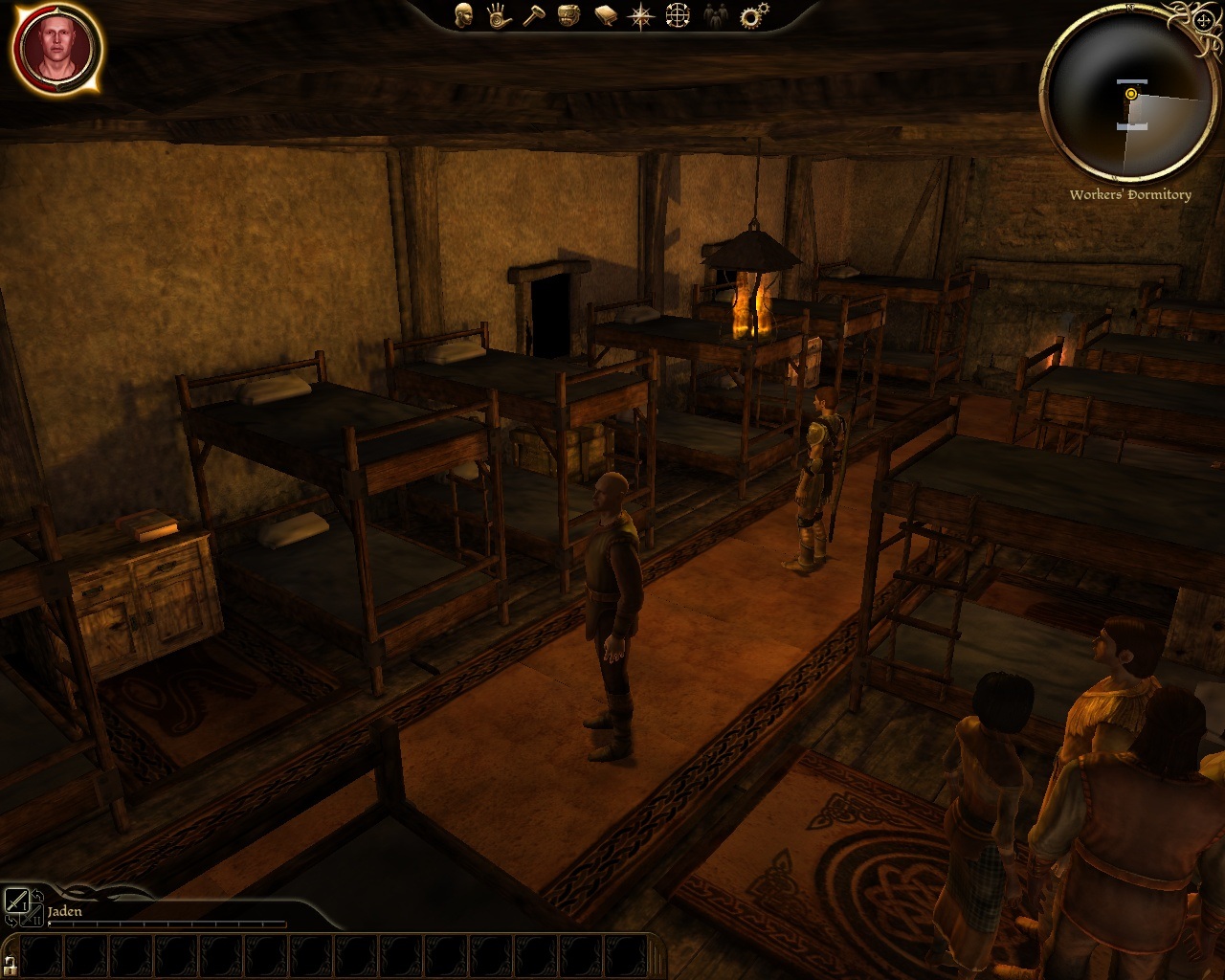Viewport: 1225px width, 980px height.
Task: Open the compass star map icon
Action: pyautogui.click(x=640, y=14)
